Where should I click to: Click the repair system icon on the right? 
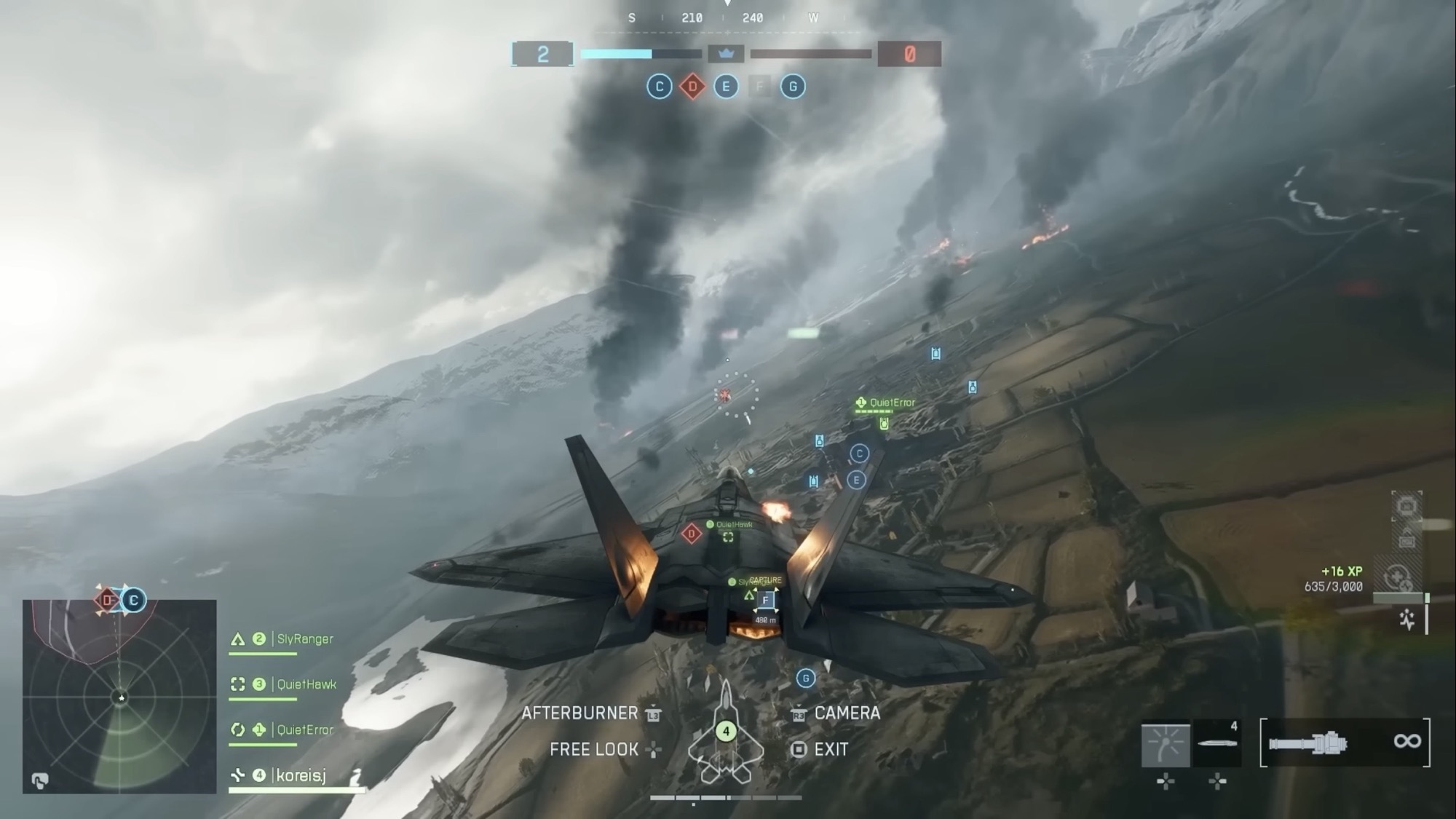1396,577
